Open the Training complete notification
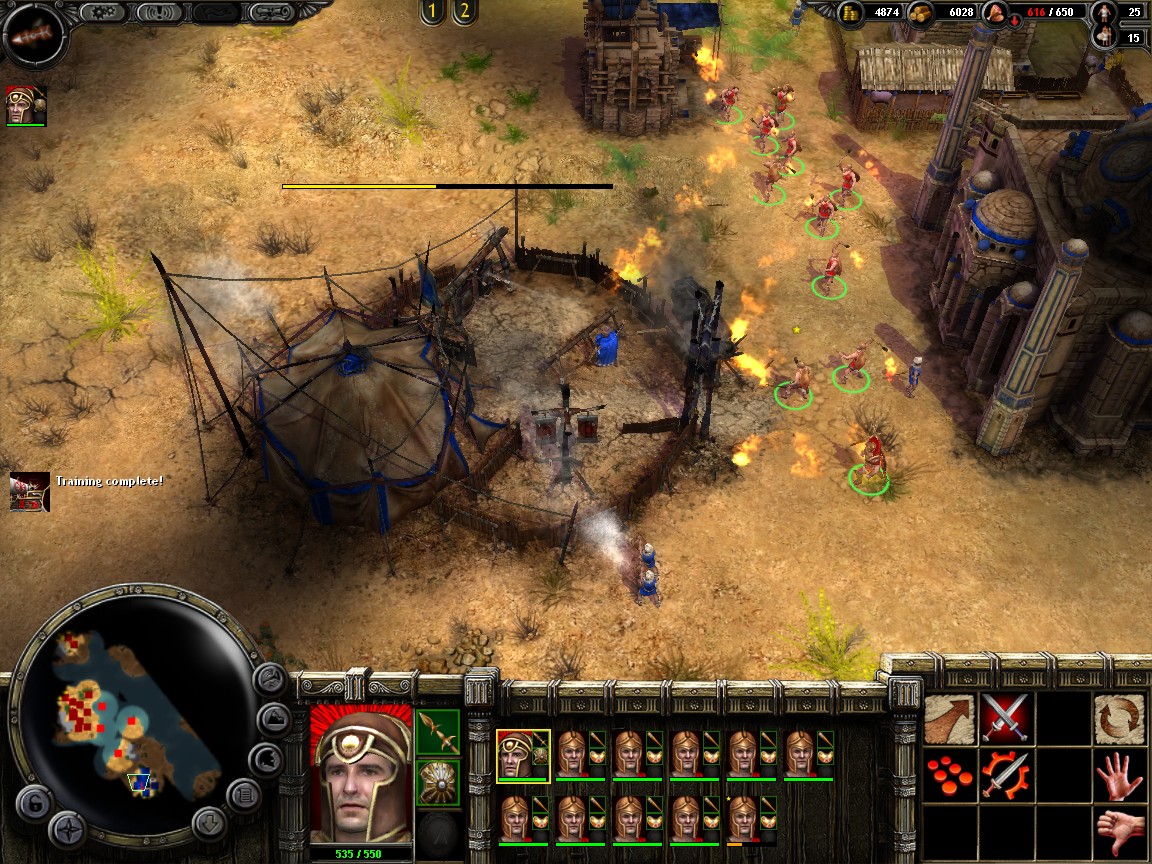1152x864 pixels. tap(30, 490)
